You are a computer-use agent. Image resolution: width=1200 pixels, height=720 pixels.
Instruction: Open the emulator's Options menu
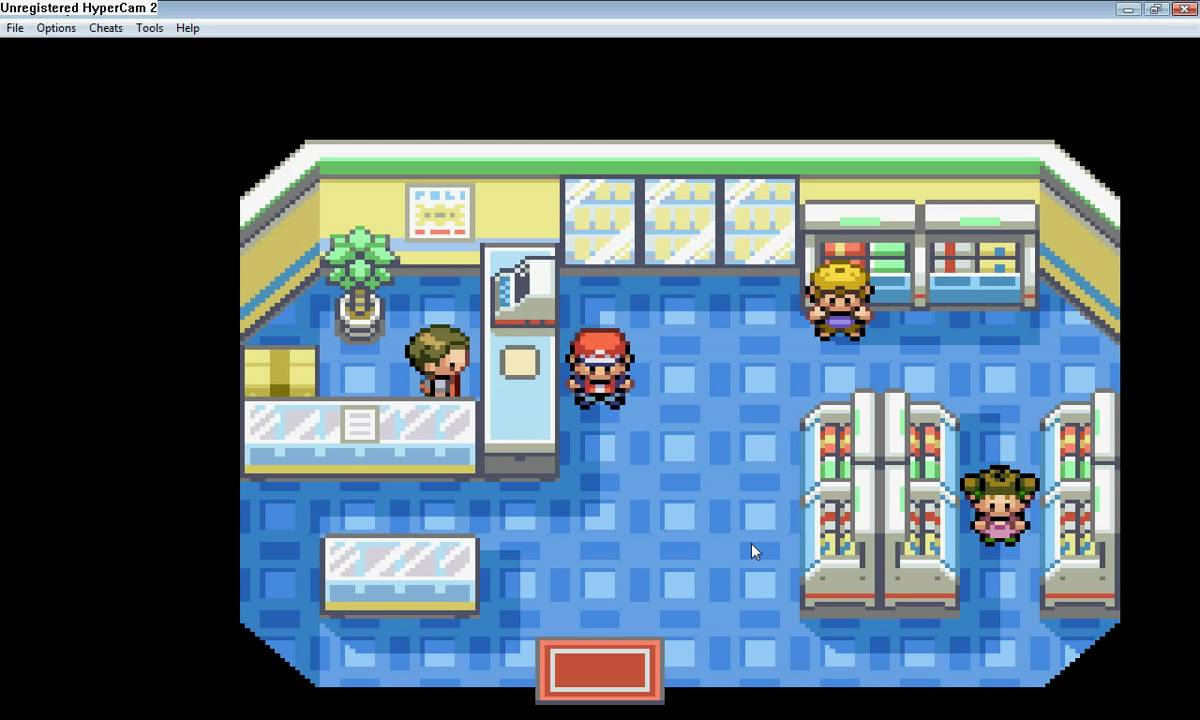[56, 28]
